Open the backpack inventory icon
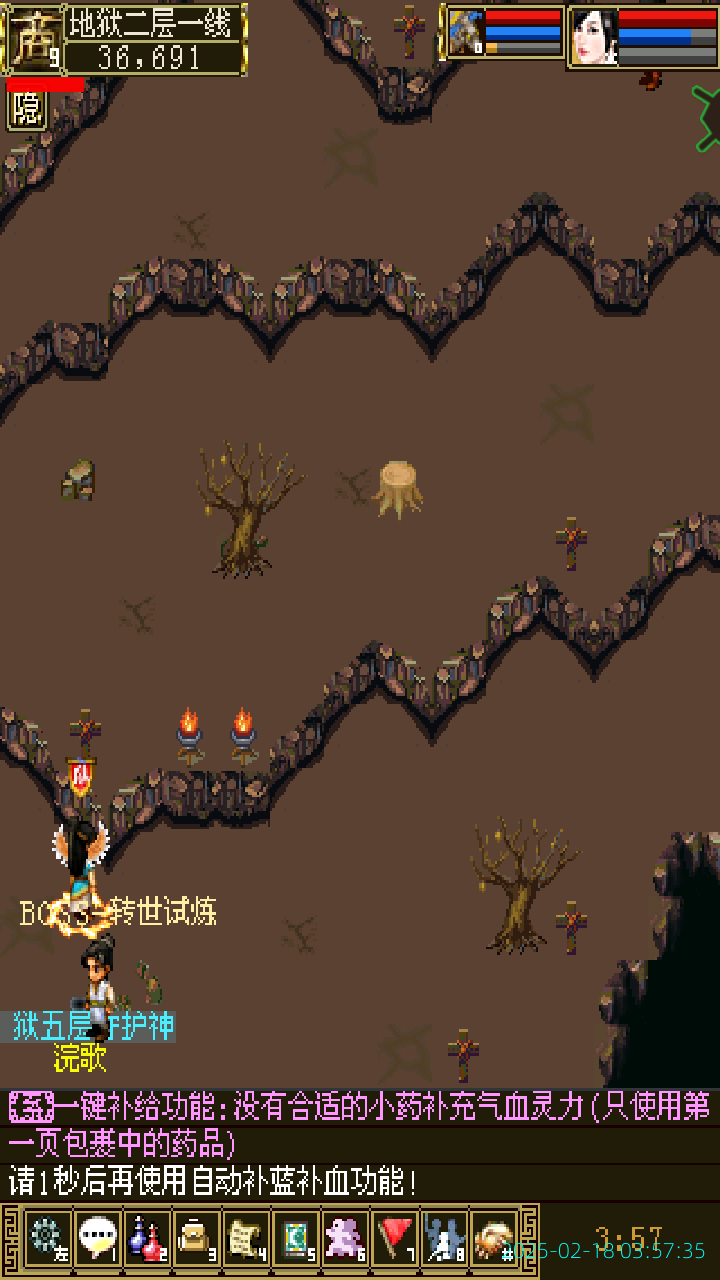 pyautogui.click(x=196, y=1238)
